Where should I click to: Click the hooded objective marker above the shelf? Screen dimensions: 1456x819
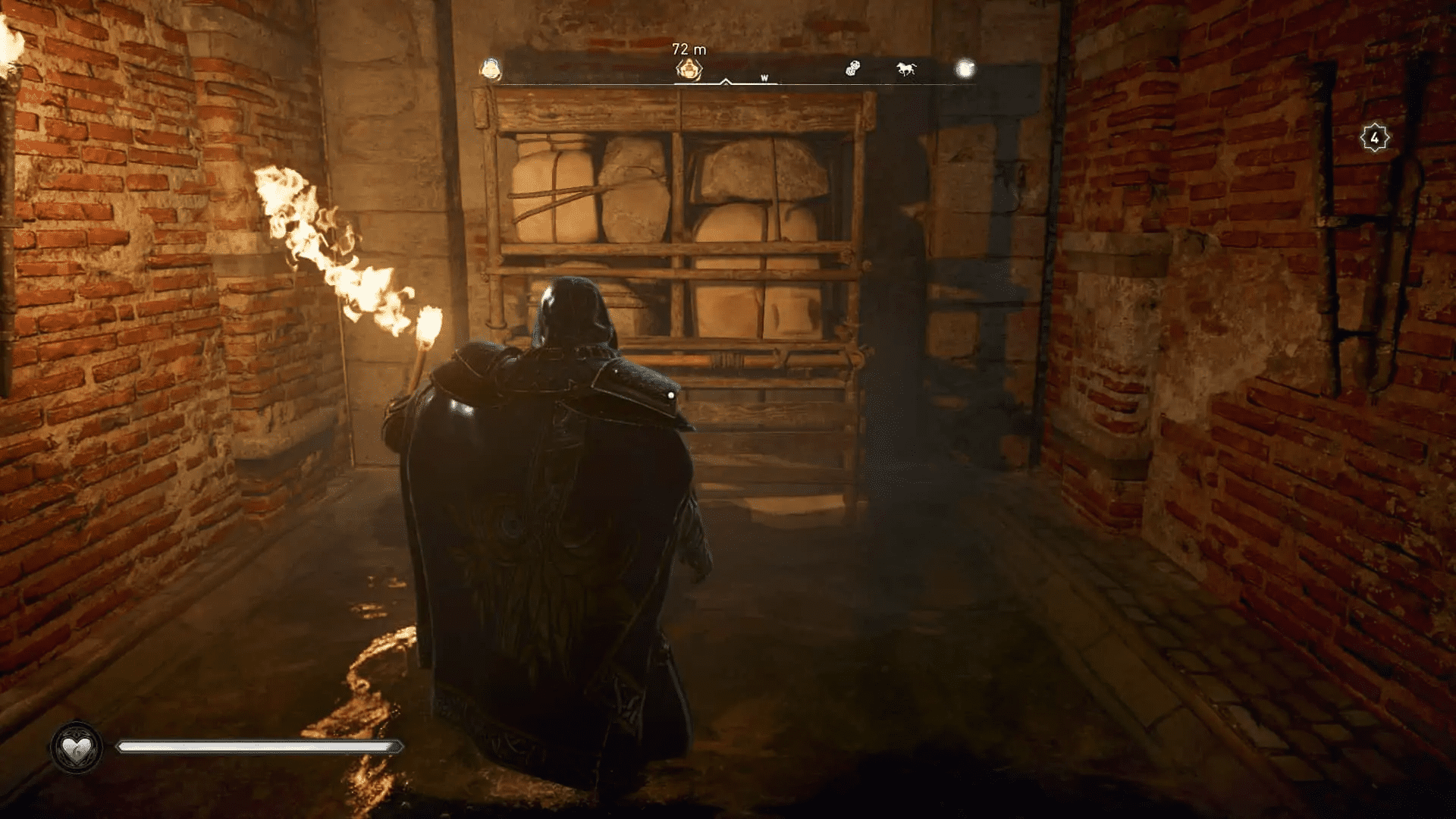point(689,70)
